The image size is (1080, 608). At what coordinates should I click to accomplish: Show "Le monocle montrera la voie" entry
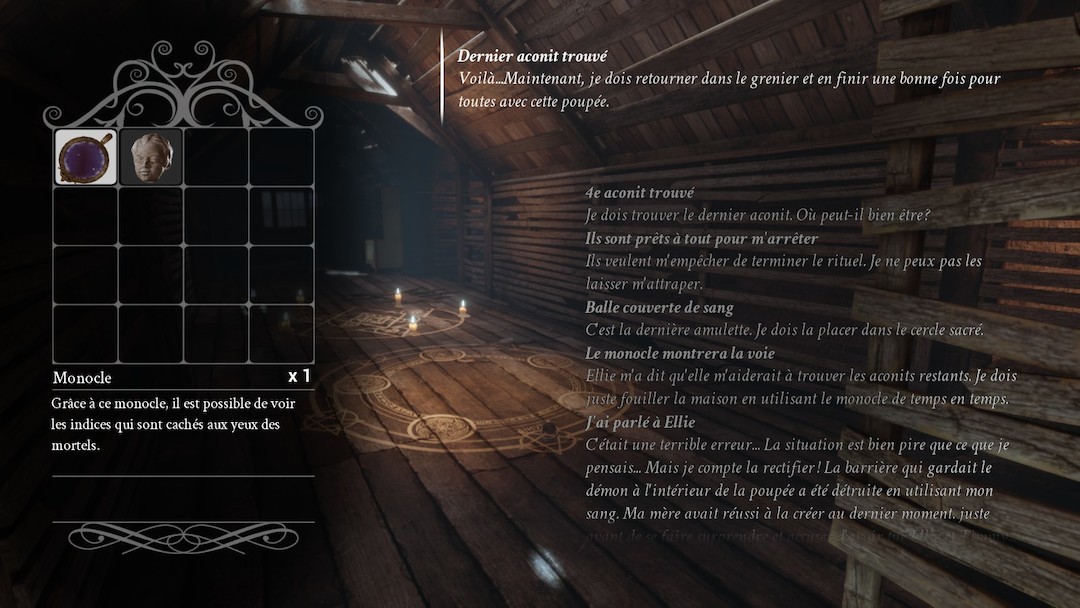pyautogui.click(x=680, y=353)
